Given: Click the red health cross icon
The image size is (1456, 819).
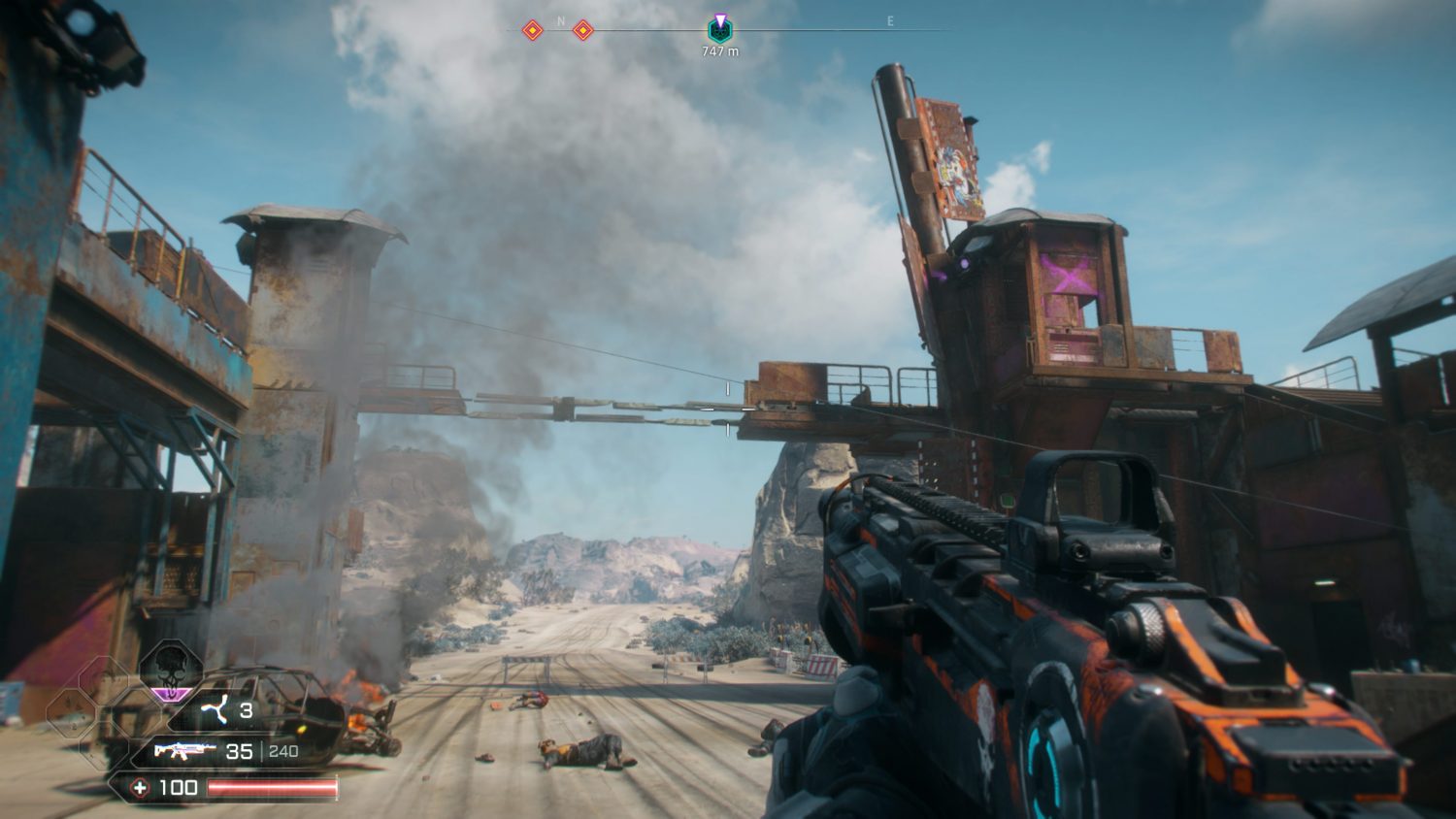Looking at the screenshot, I should click(140, 788).
